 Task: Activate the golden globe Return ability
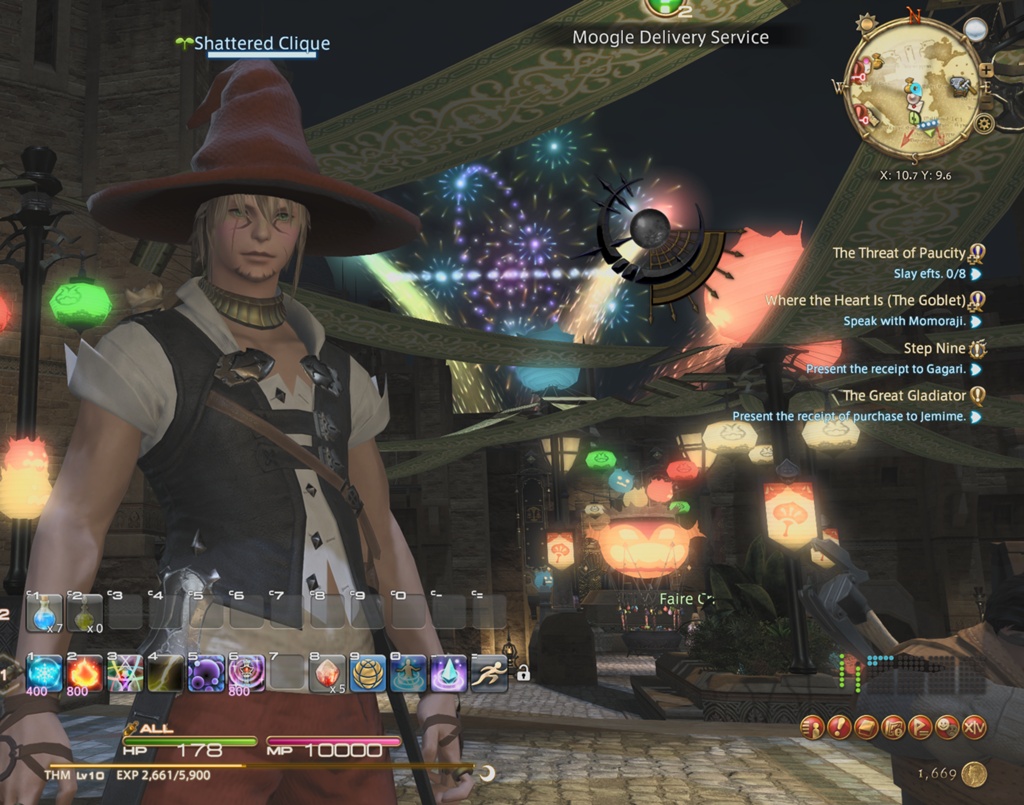coord(368,674)
